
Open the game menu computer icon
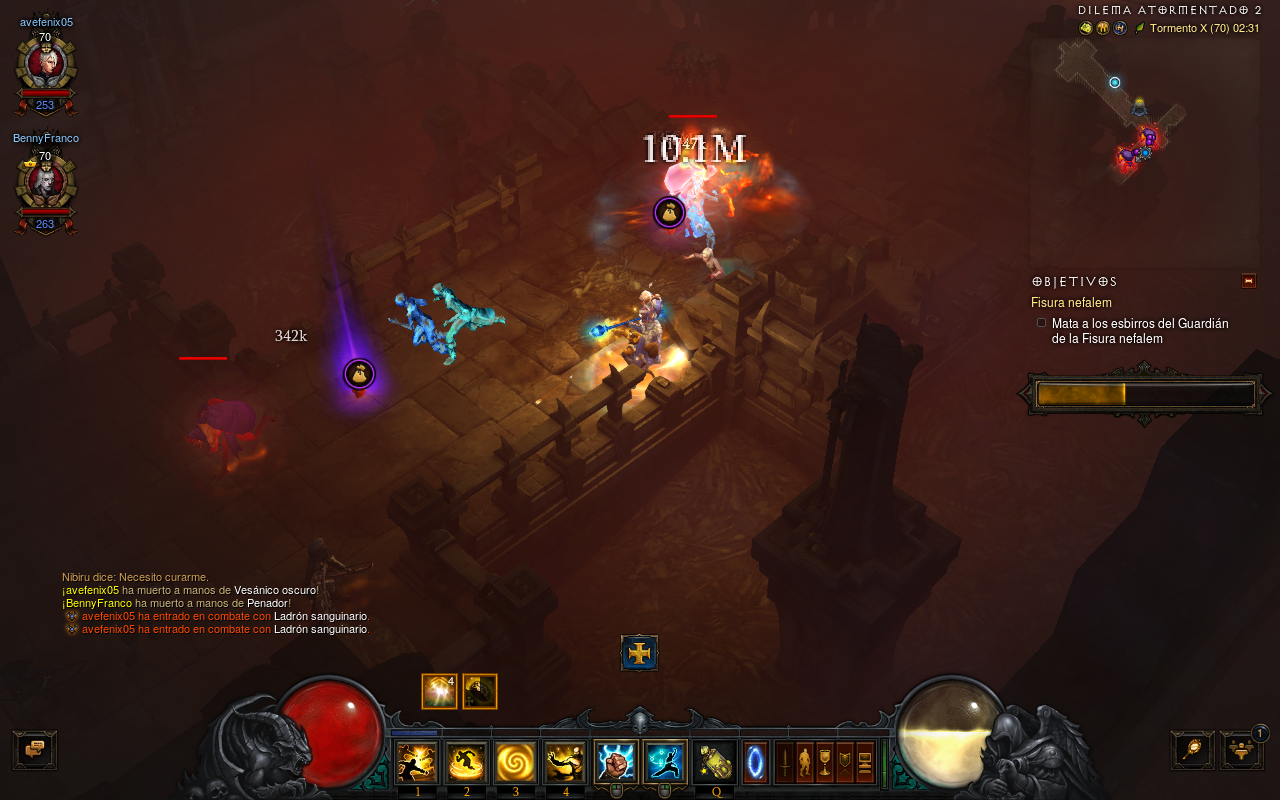point(865,762)
